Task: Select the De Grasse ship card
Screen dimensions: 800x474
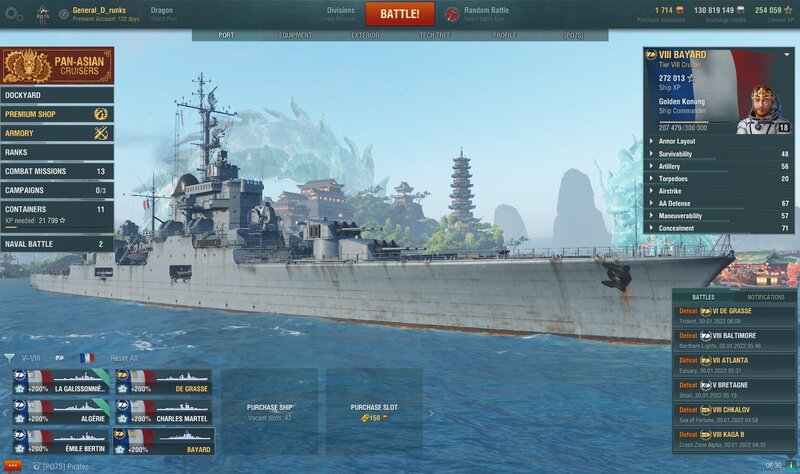Action: pyautogui.click(x=163, y=383)
